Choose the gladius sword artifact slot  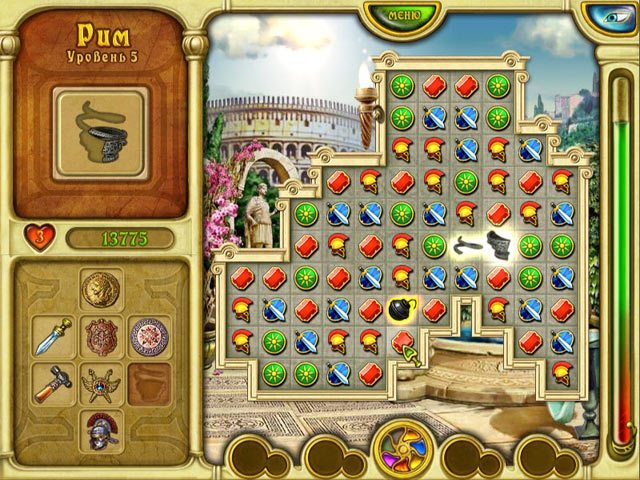point(51,336)
